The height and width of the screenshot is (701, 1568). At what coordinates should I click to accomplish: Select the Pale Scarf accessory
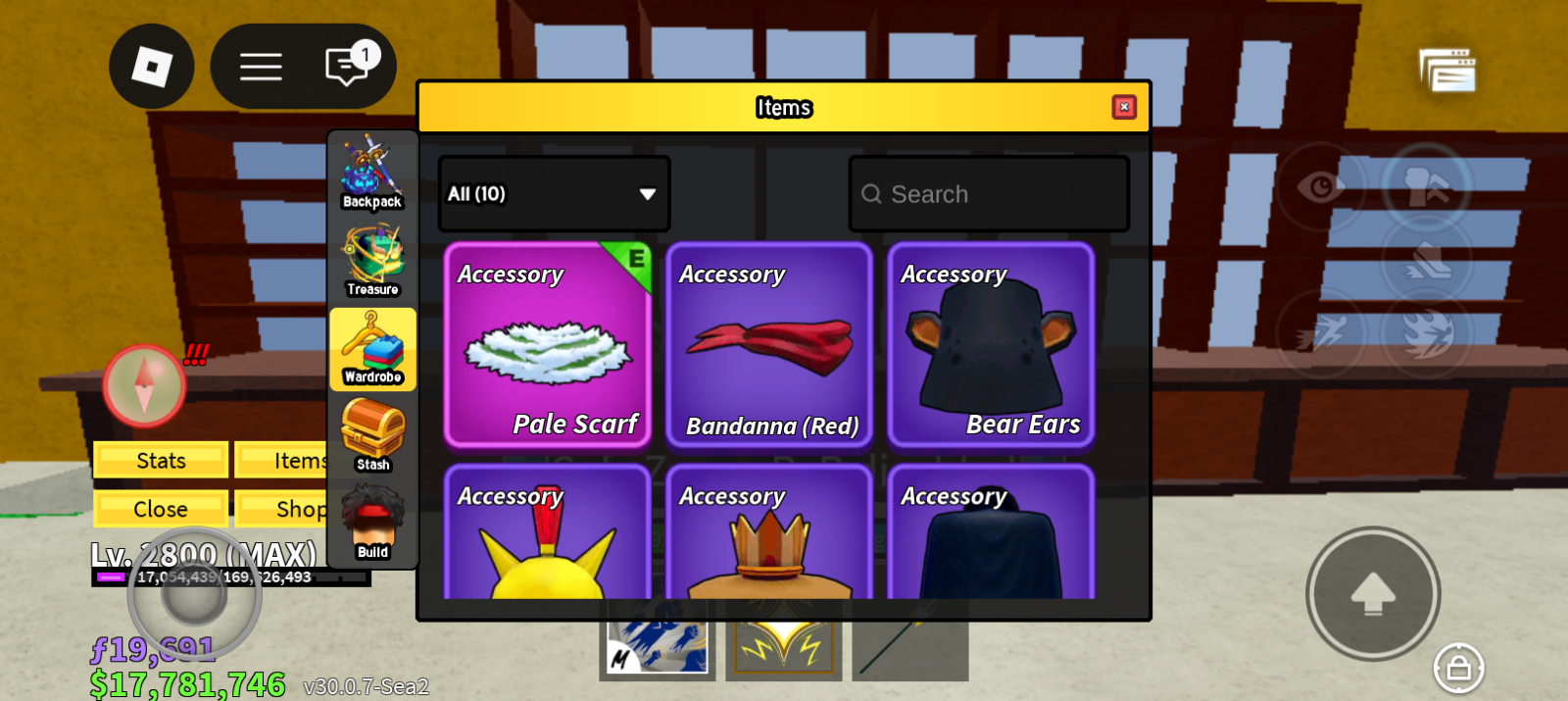pos(548,345)
